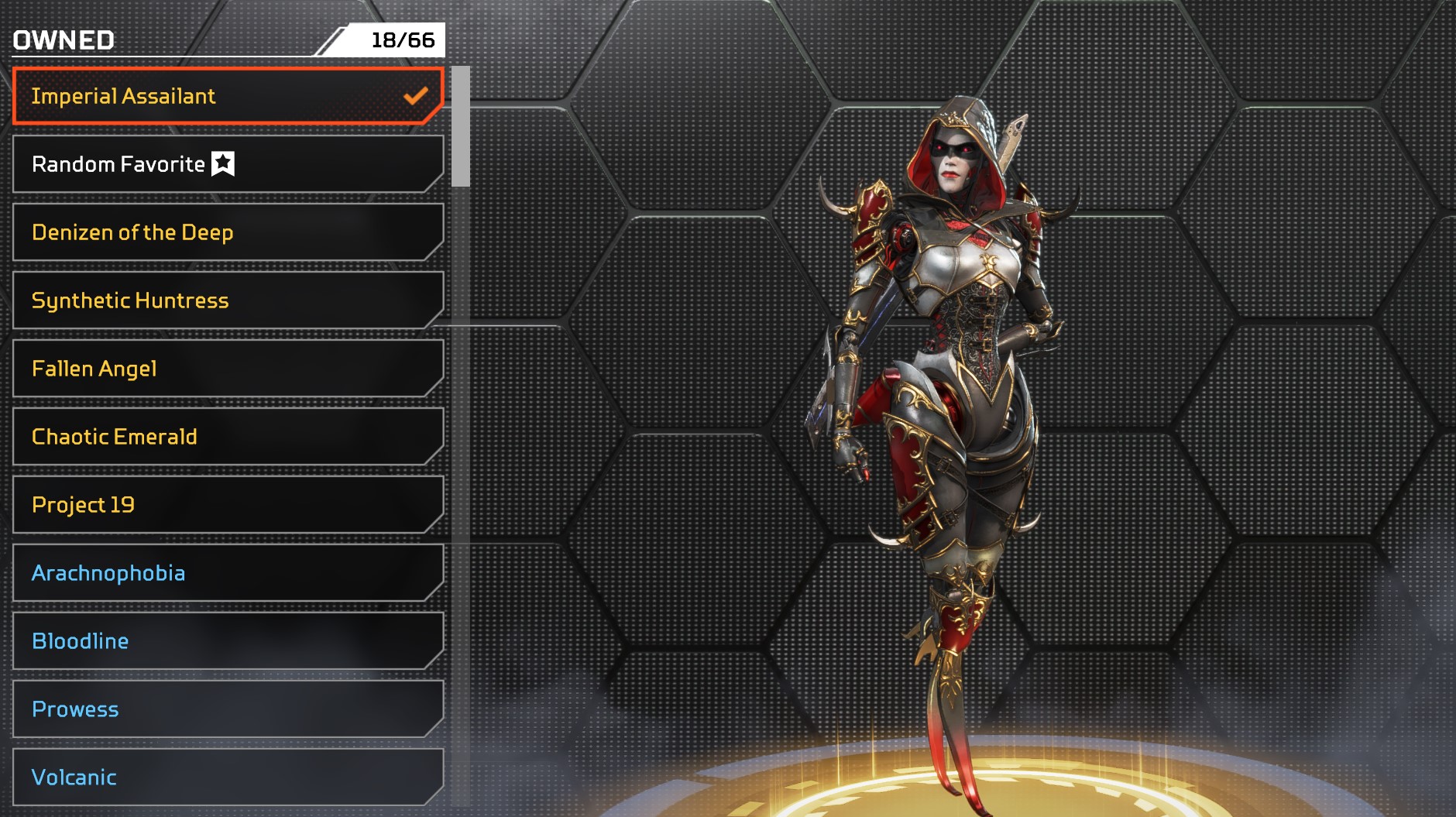
Task: Preview the Denizen of the Deep skin
Action: [x=228, y=232]
